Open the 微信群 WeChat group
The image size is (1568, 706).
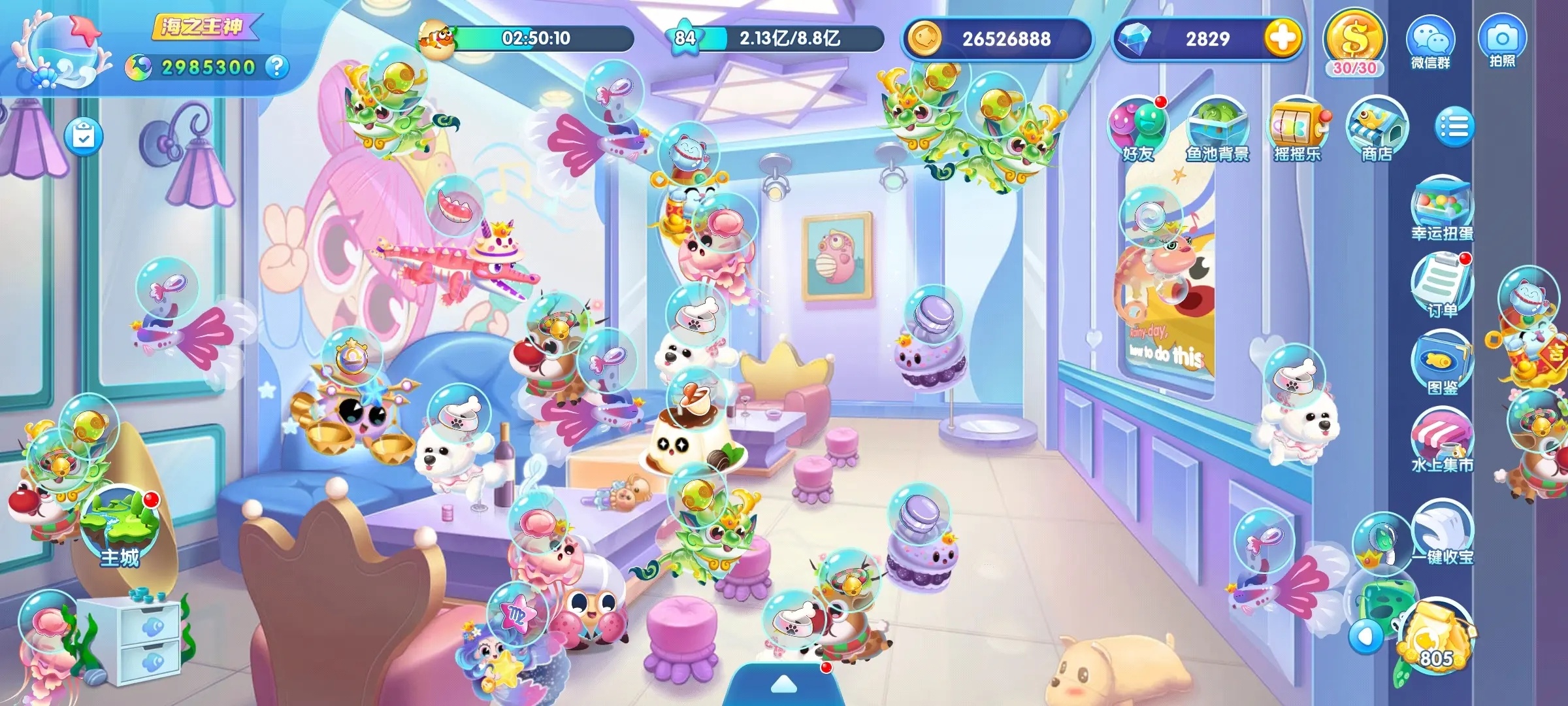click(1430, 42)
